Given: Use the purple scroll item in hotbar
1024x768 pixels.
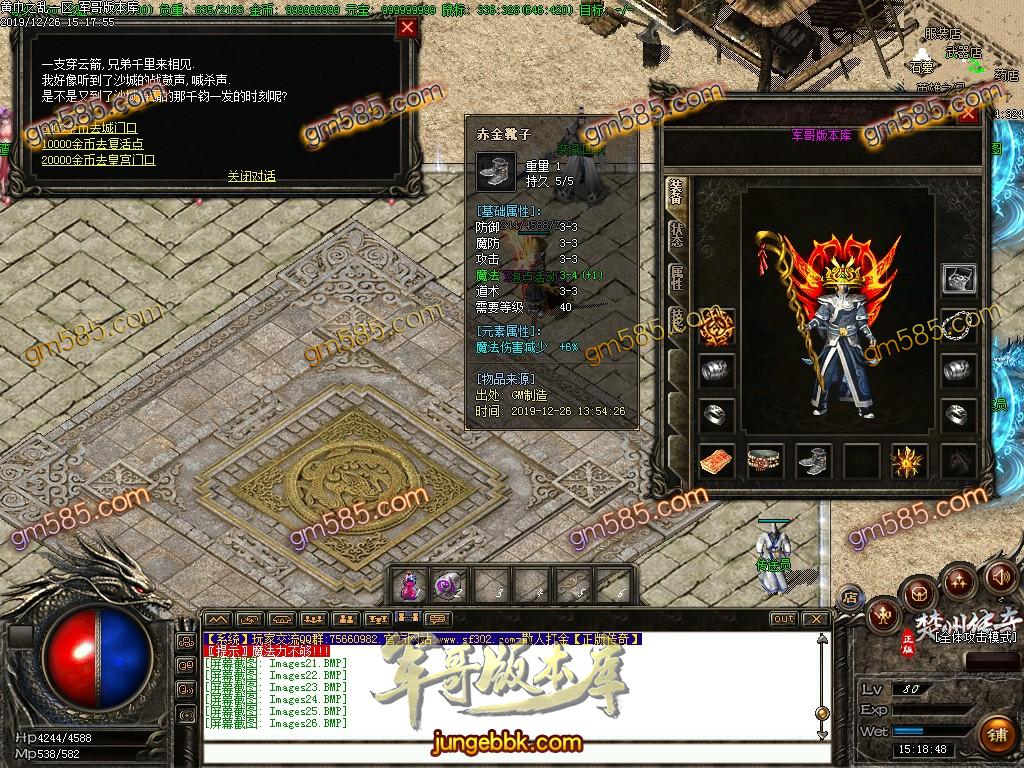Looking at the screenshot, I should tap(445, 586).
